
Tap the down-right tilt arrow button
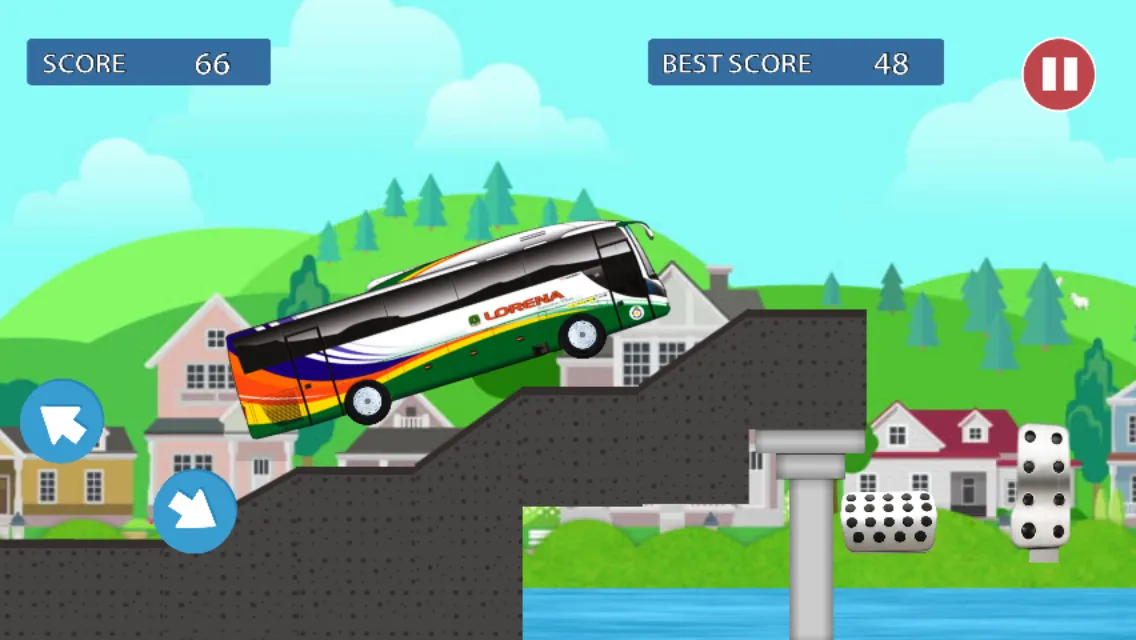pyautogui.click(x=195, y=511)
